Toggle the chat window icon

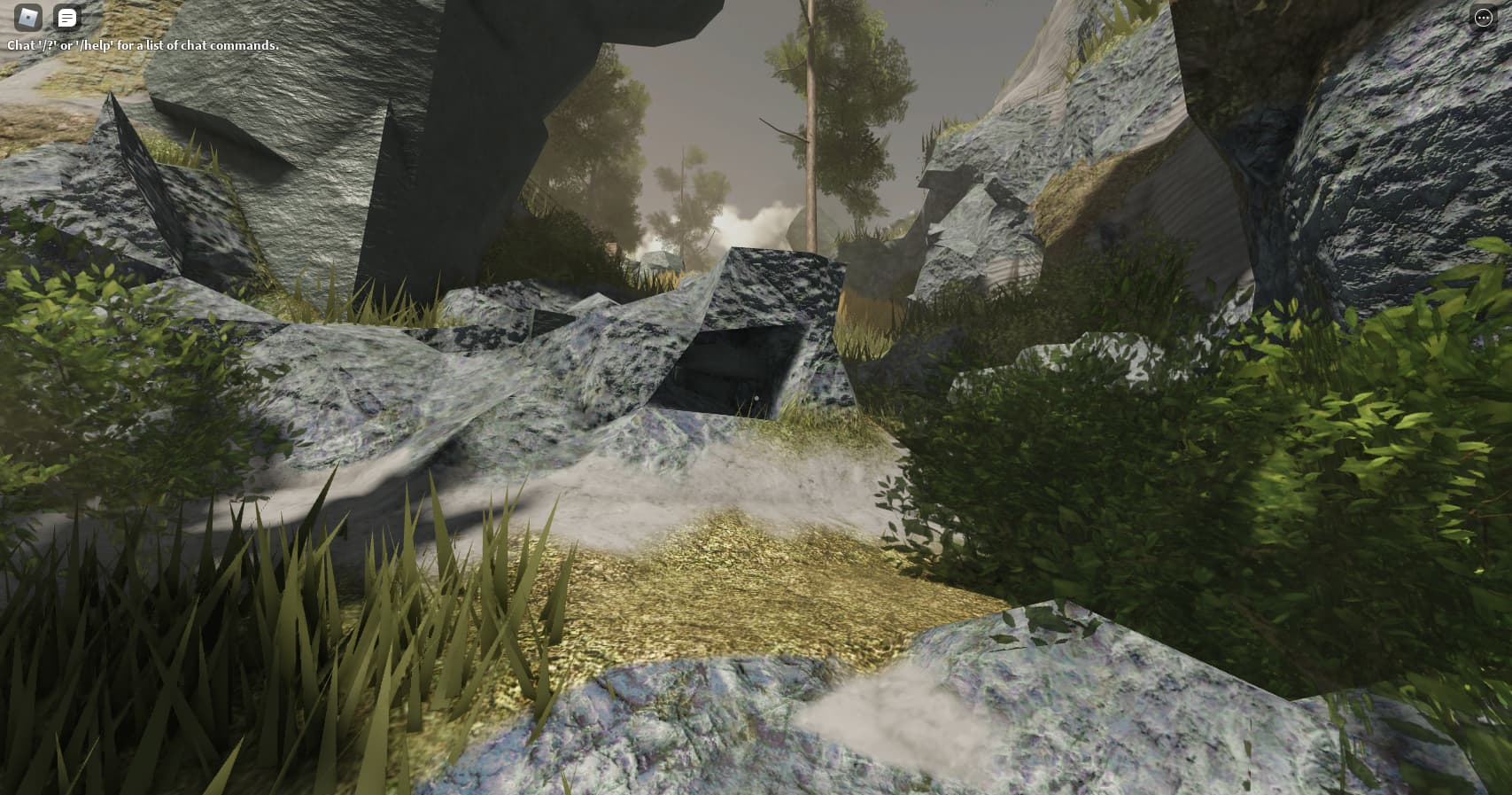(x=67, y=17)
